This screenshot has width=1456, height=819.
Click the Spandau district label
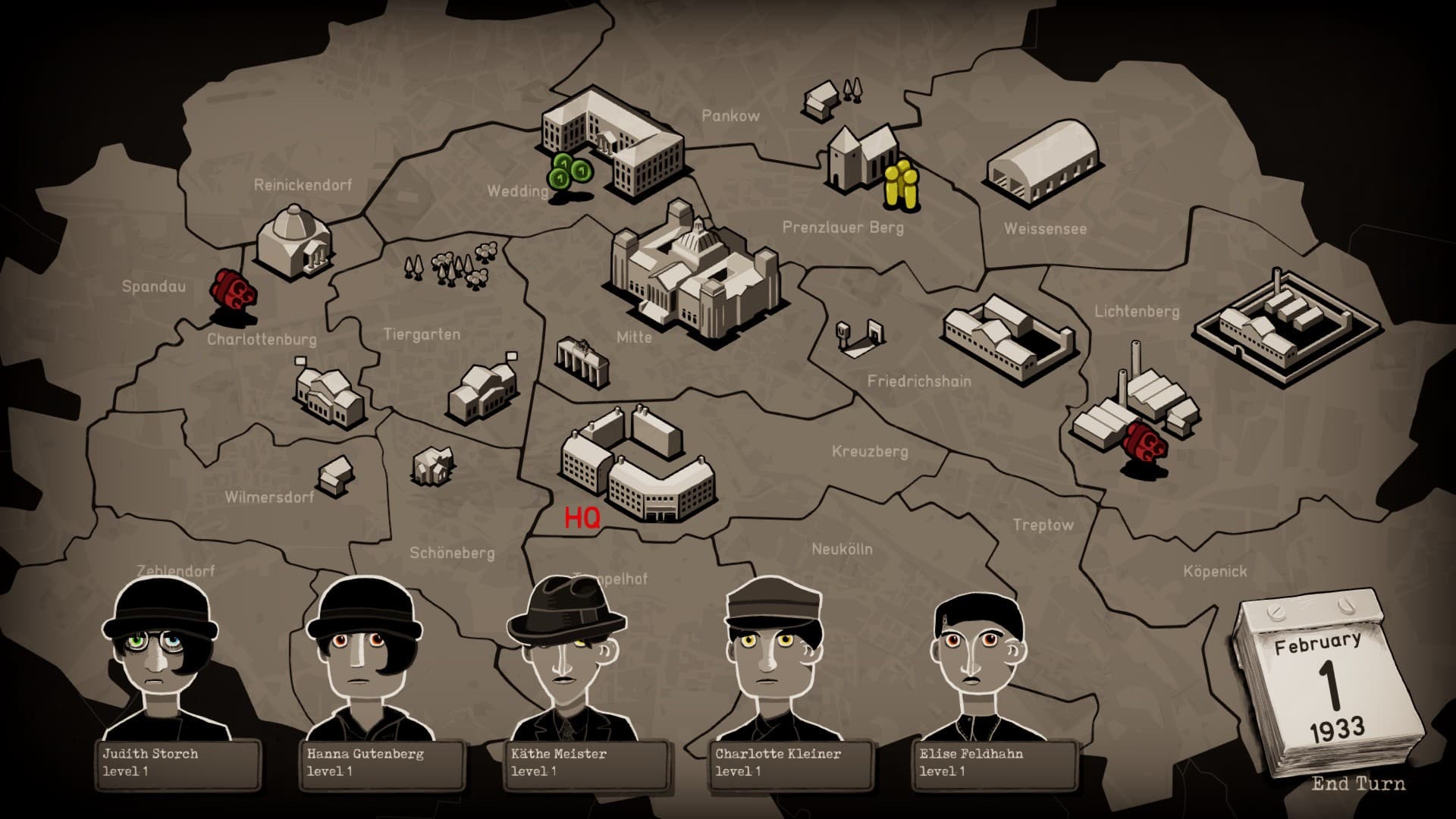(x=155, y=288)
